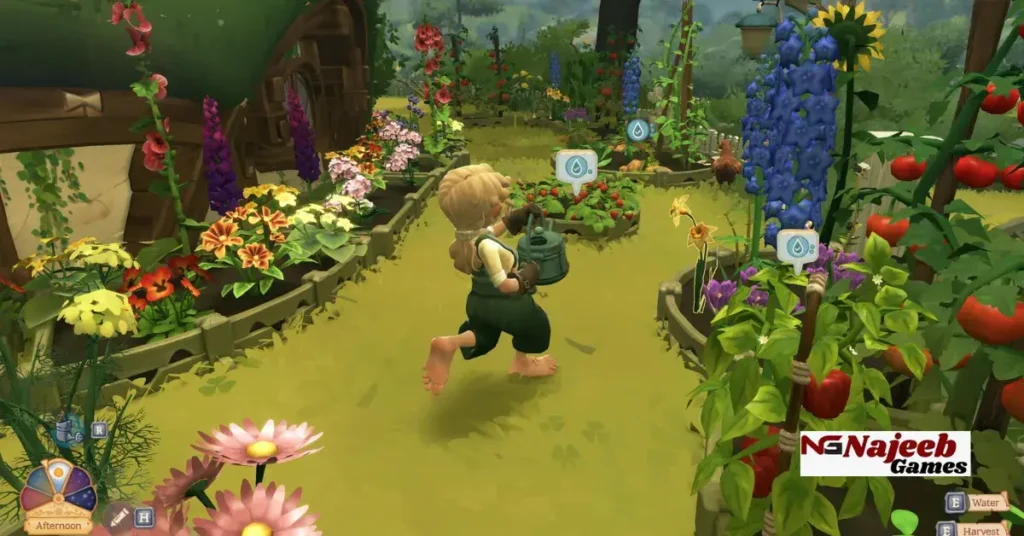This screenshot has width=1024, height=536.
Task: Click the Najeeb Games watermark logo
Action: pos(884,454)
